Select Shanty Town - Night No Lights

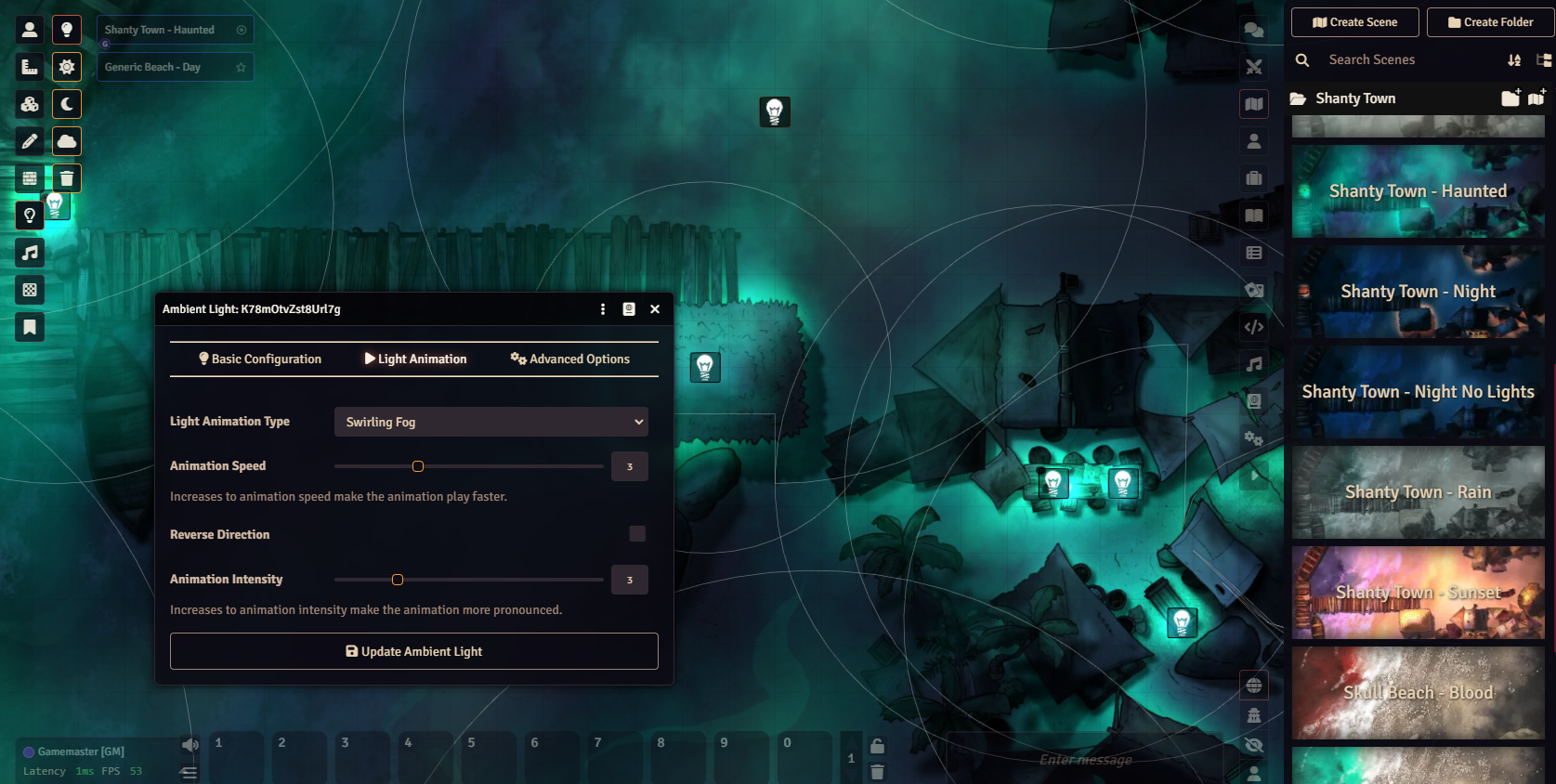(1418, 392)
